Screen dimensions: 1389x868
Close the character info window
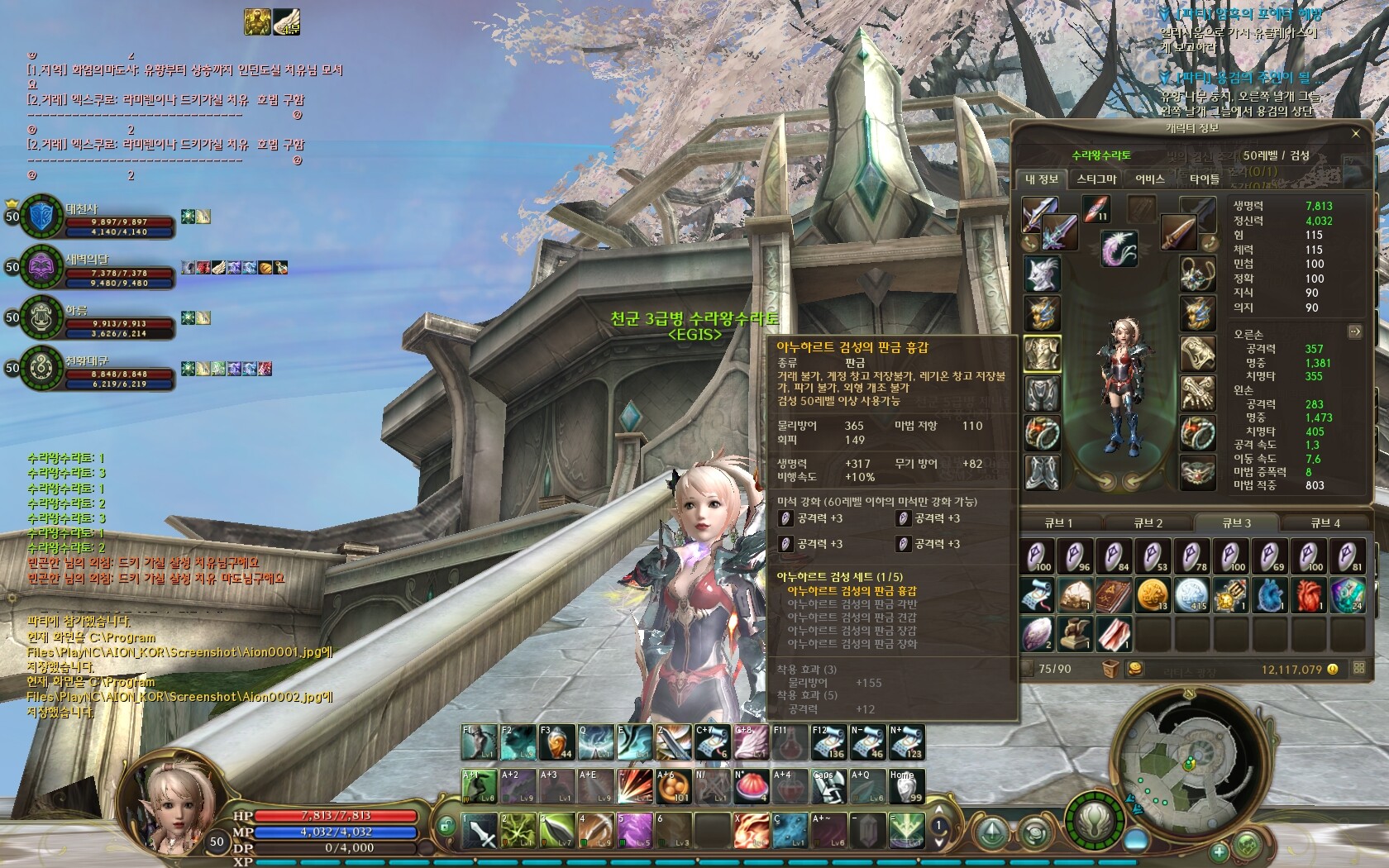point(1355,133)
